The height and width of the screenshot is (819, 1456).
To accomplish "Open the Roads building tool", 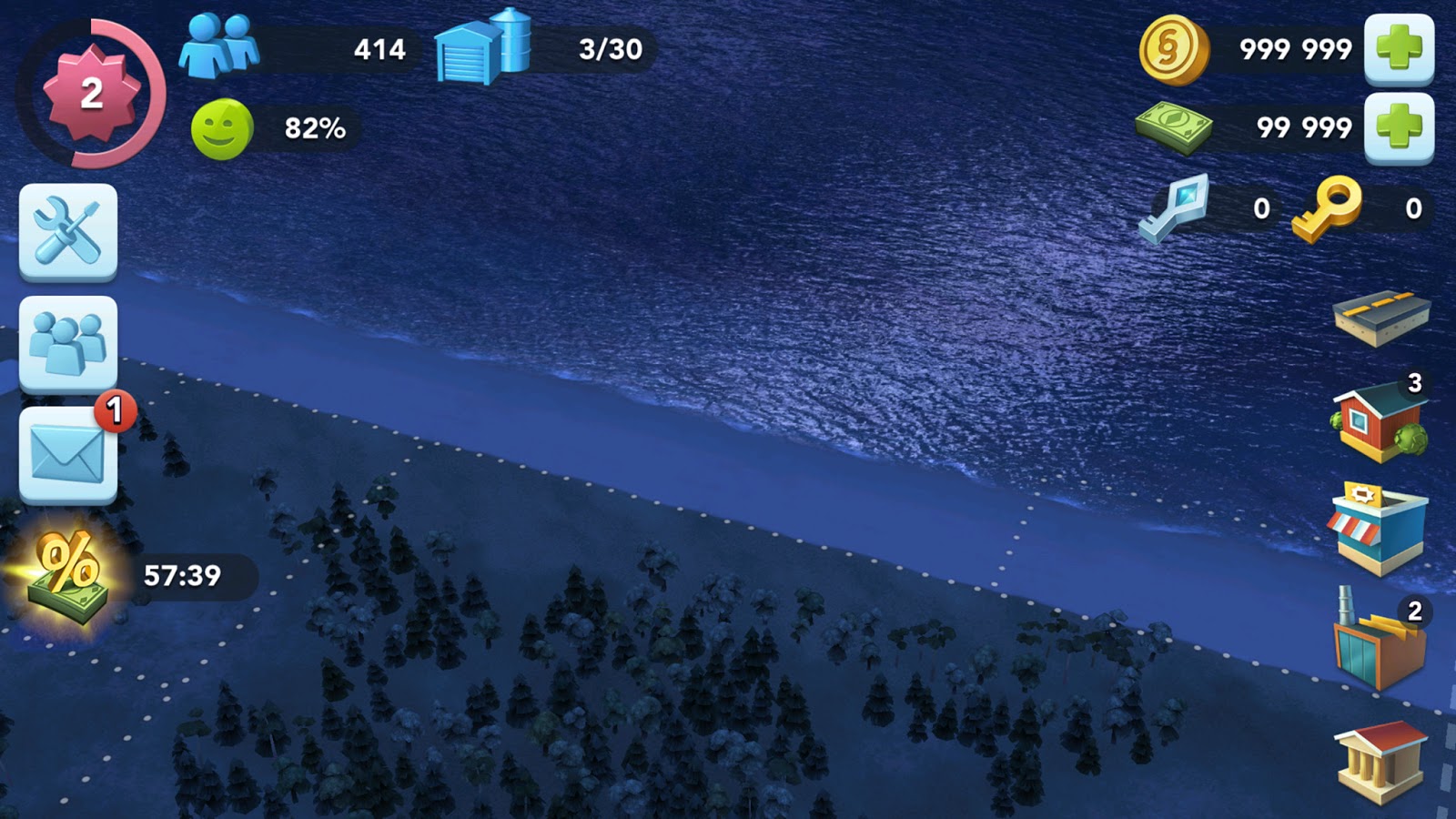I will (x=1383, y=320).
